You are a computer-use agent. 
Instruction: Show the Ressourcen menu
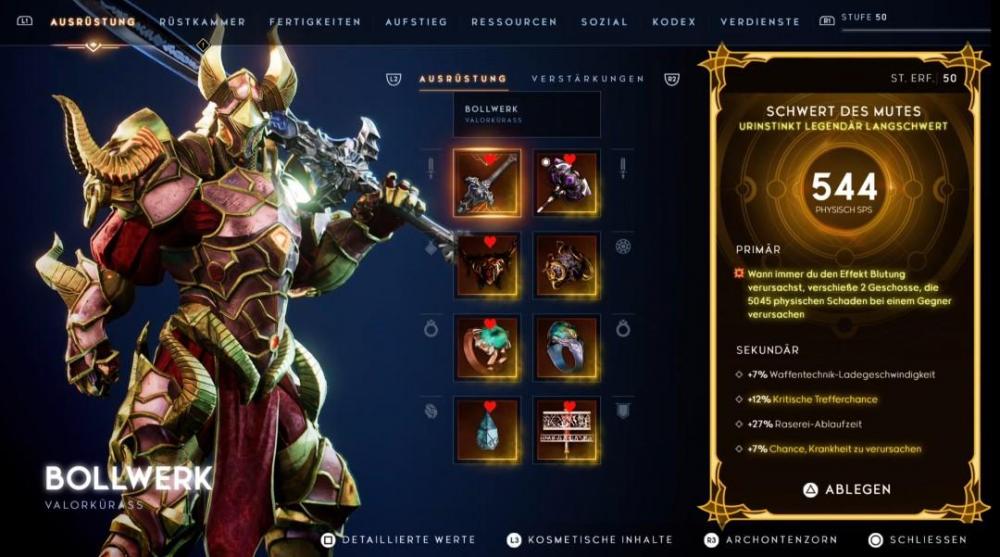coord(514,21)
